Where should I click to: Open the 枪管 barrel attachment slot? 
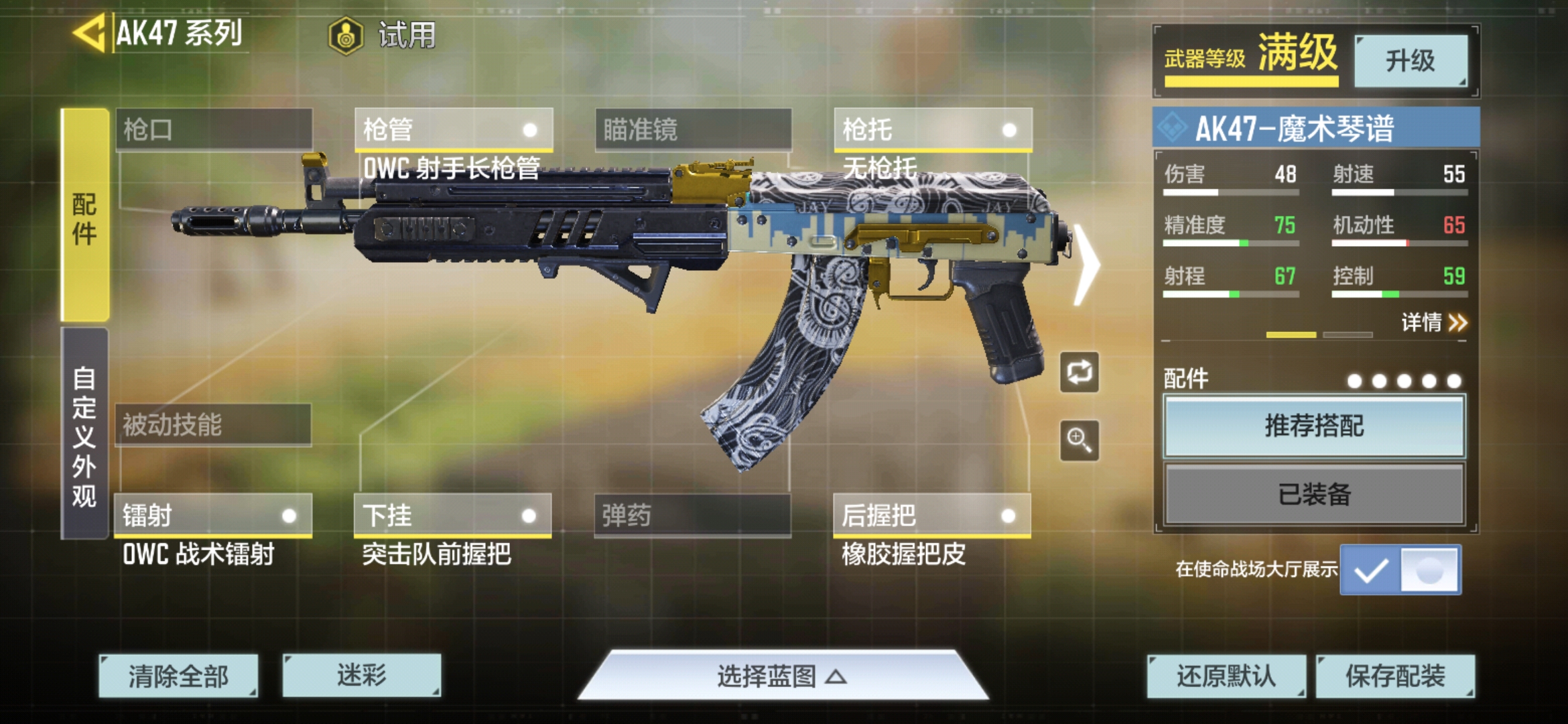click(x=454, y=129)
